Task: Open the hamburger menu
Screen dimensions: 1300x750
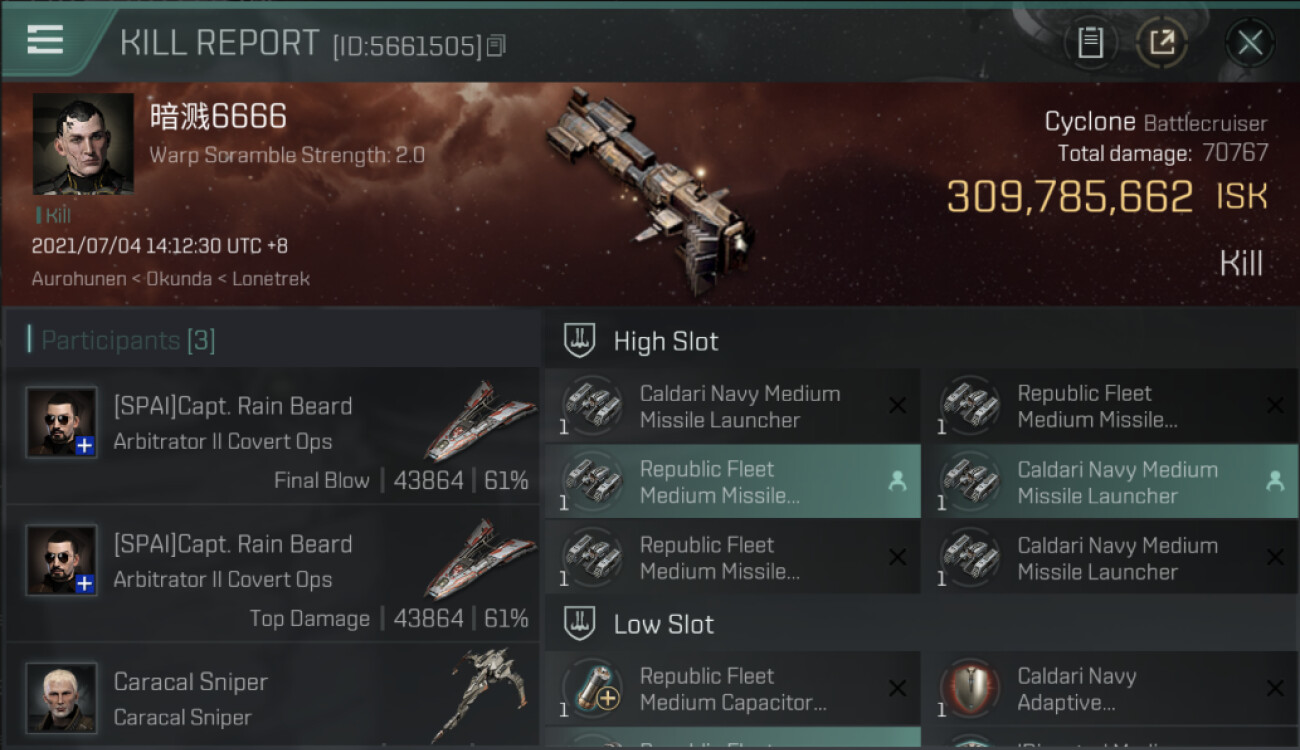Action: pos(45,40)
